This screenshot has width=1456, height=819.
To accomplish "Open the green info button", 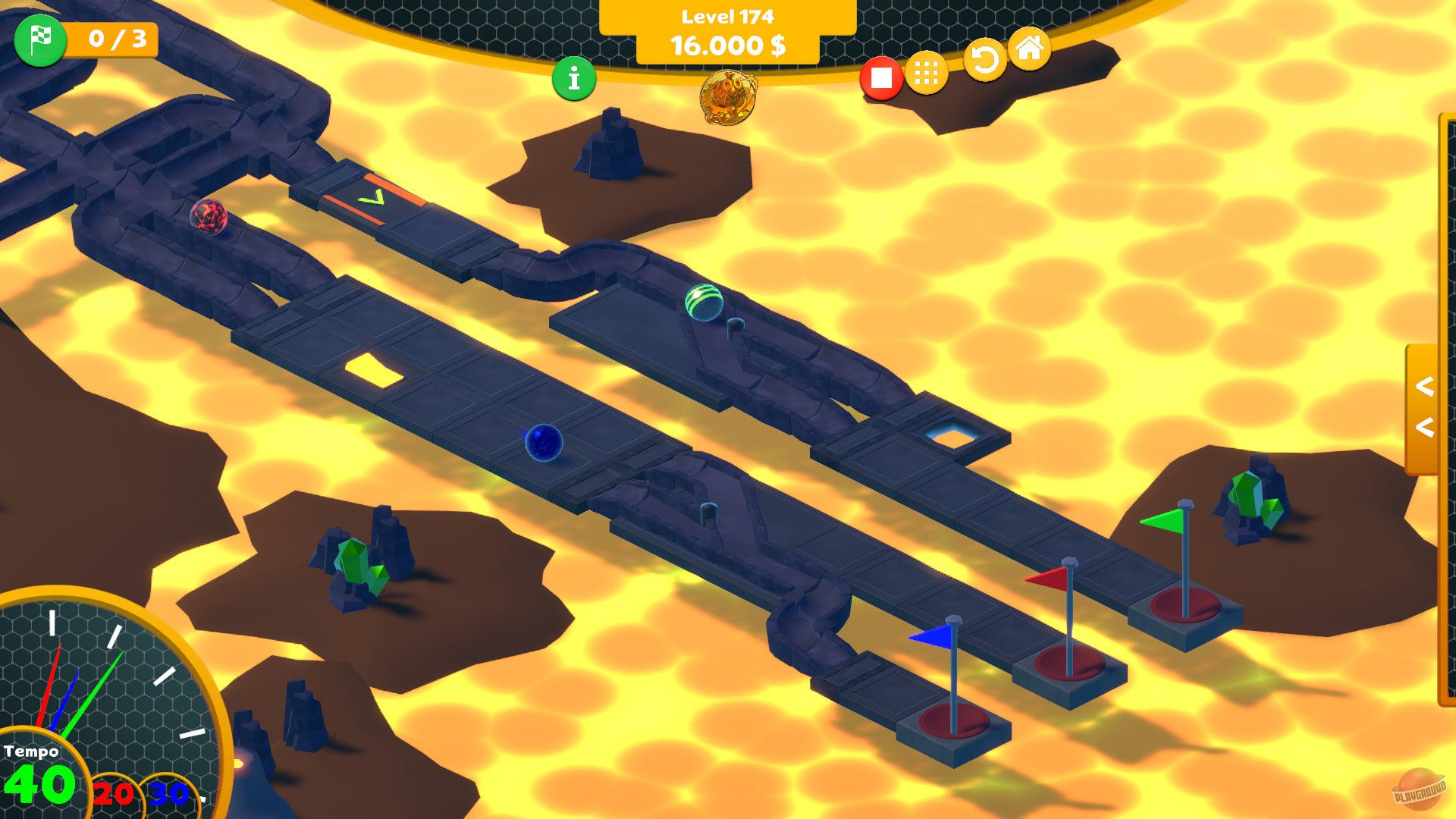I will coord(573,77).
